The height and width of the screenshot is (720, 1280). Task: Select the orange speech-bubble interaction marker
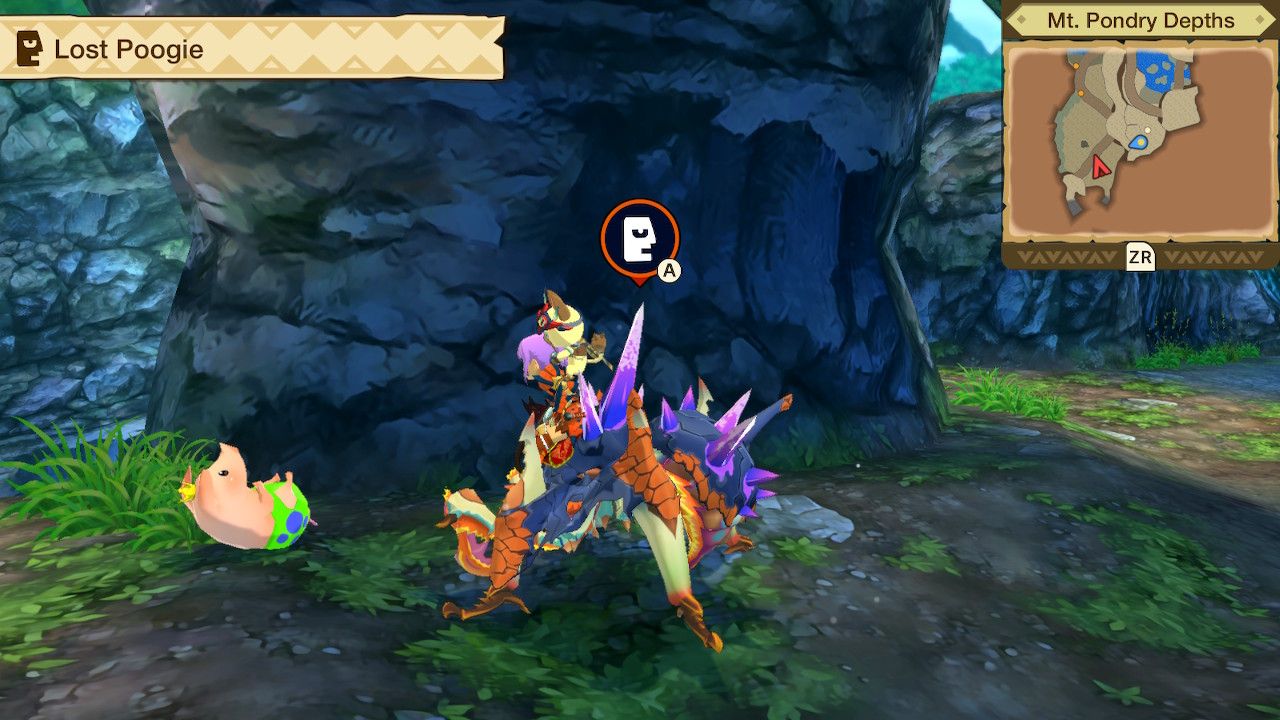coord(640,238)
